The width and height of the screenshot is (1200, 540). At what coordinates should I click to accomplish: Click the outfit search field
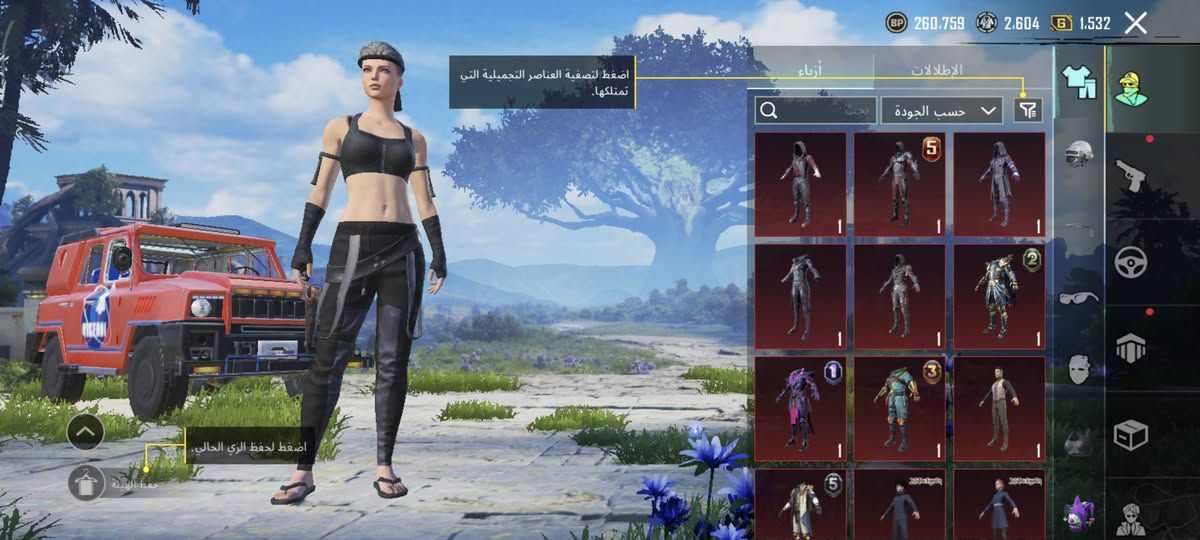pos(815,110)
